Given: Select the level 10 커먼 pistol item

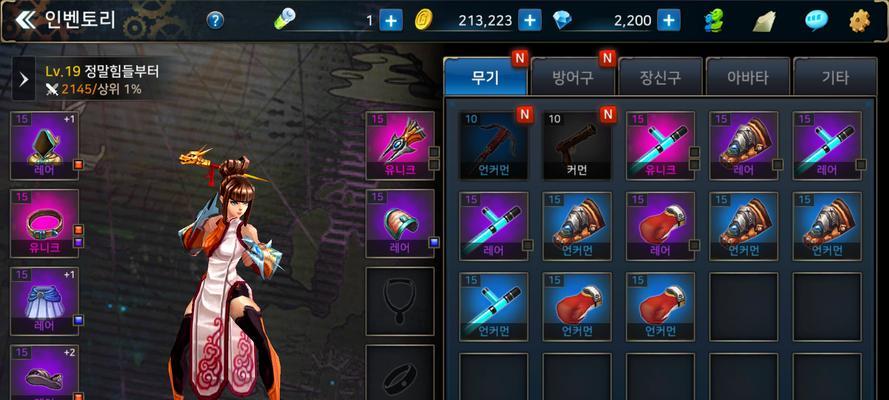Looking at the screenshot, I should 577,145.
